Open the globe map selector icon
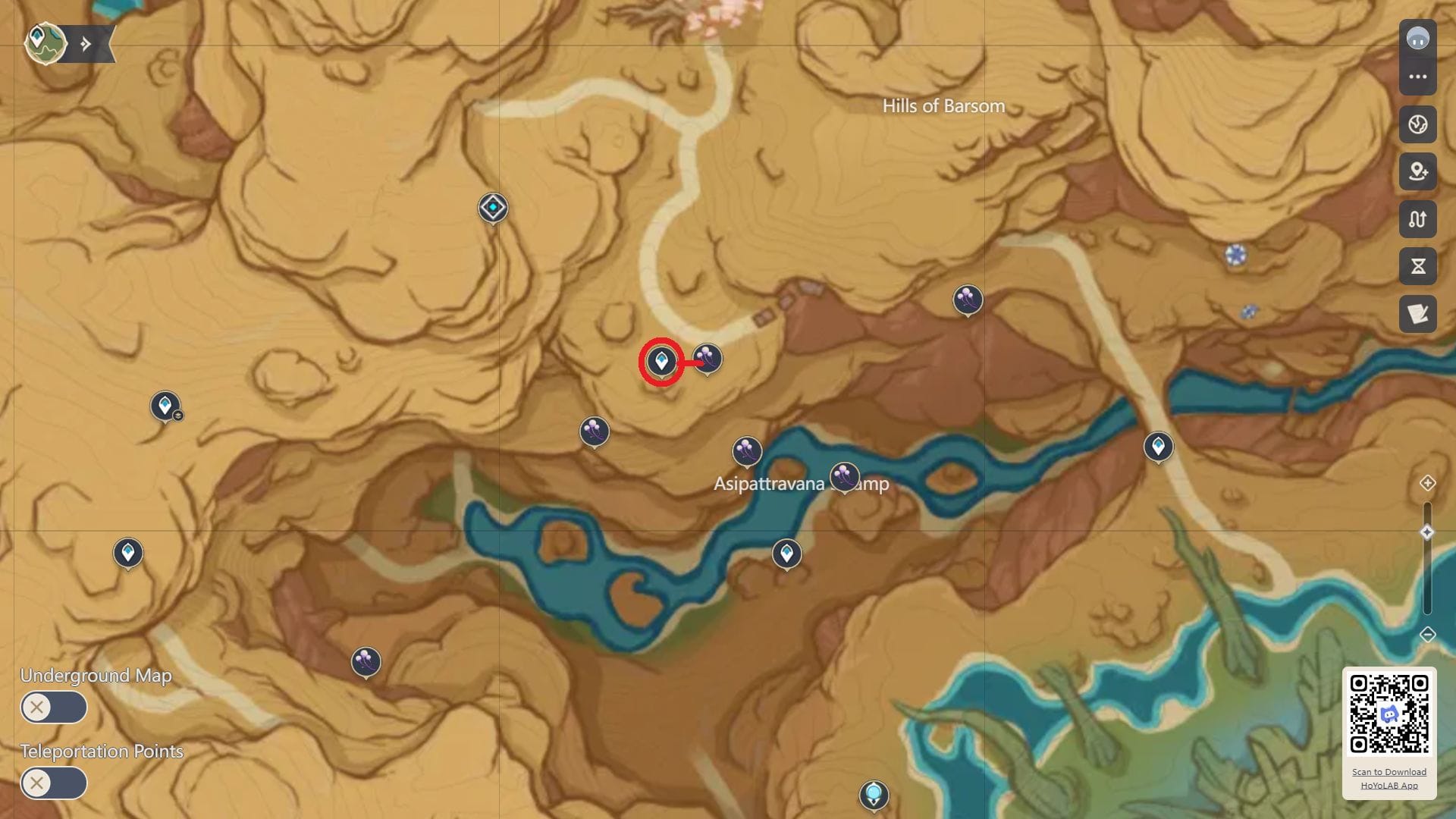The width and height of the screenshot is (1456, 819). (1418, 125)
